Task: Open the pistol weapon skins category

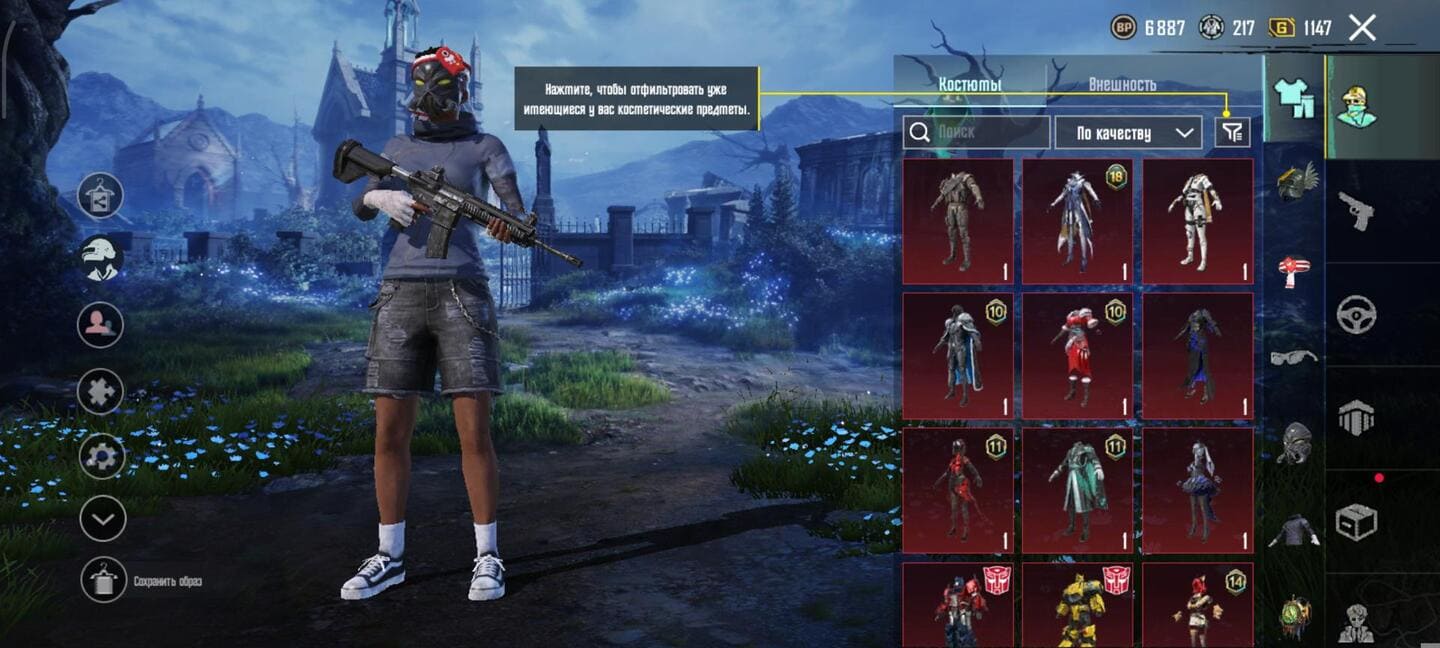Action: (x=1356, y=210)
